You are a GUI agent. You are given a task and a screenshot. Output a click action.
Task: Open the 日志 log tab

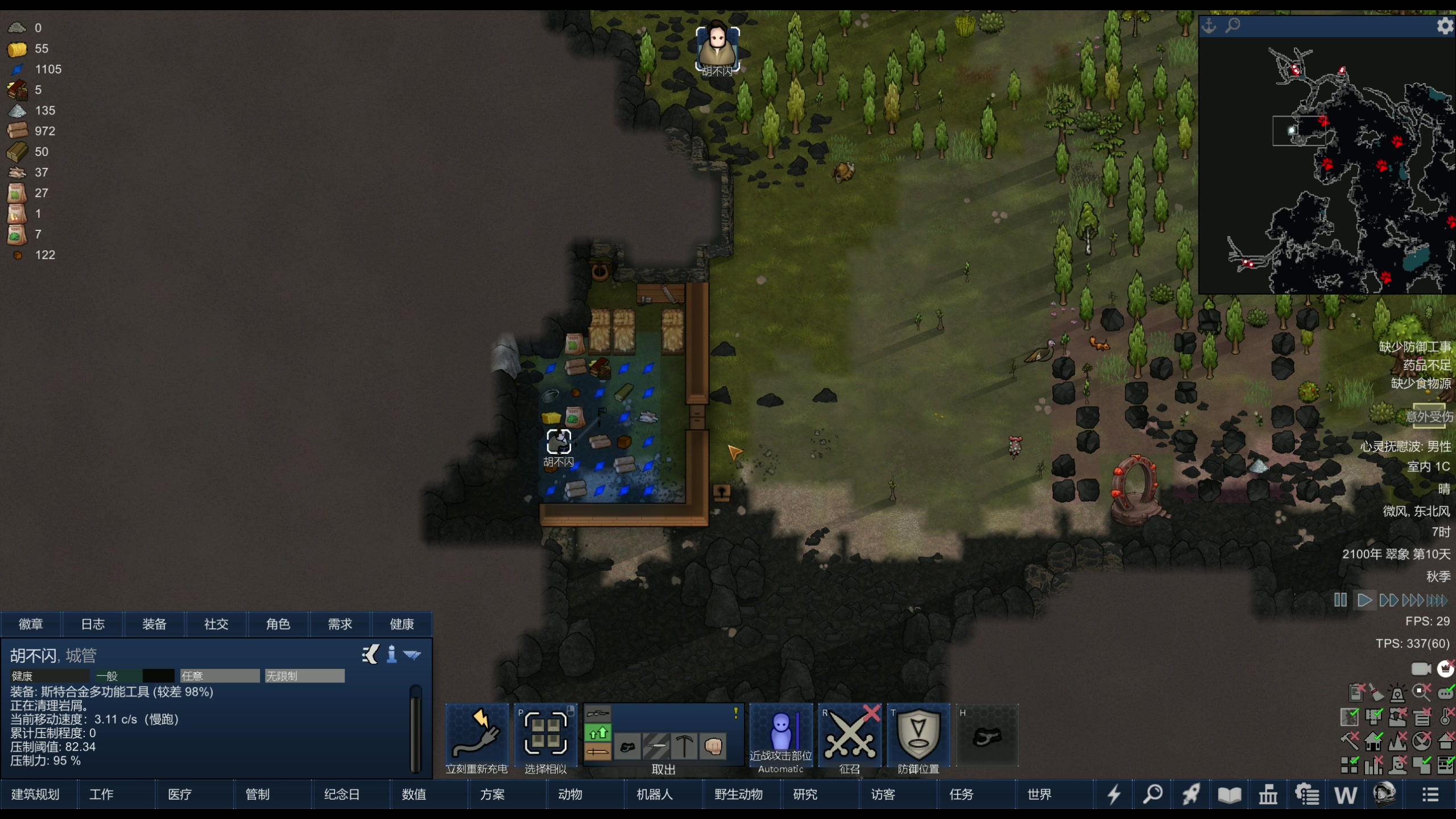click(x=93, y=624)
